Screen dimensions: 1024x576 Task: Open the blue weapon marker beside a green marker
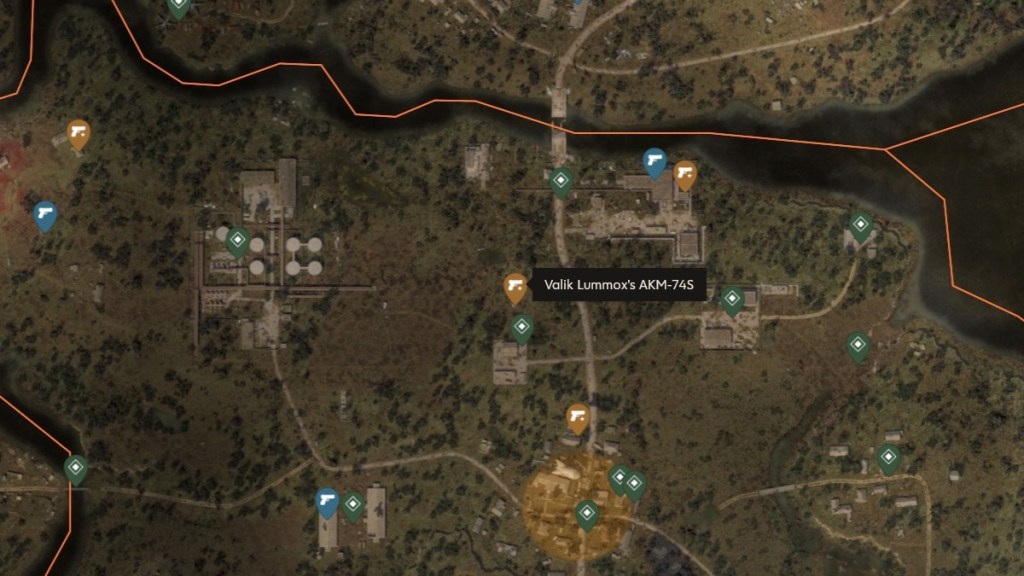point(327,501)
